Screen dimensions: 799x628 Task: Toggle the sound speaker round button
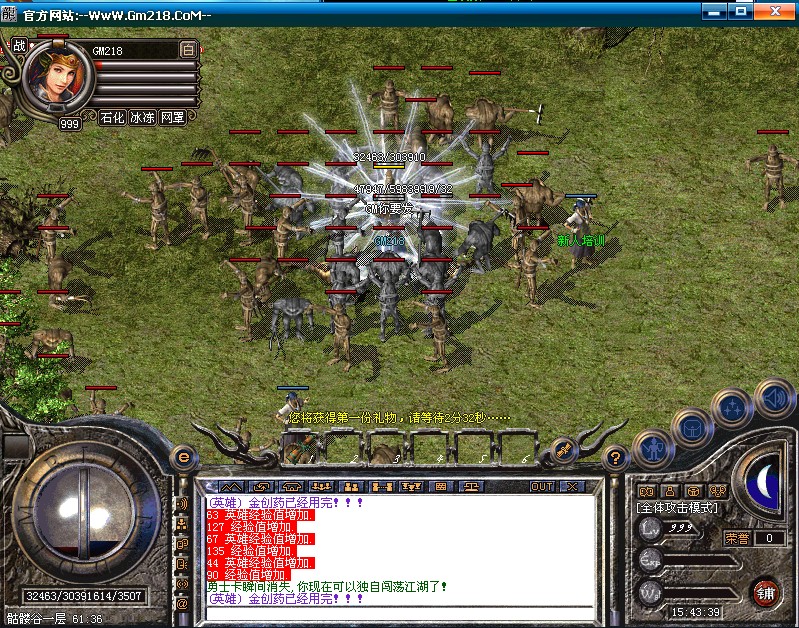[774, 398]
